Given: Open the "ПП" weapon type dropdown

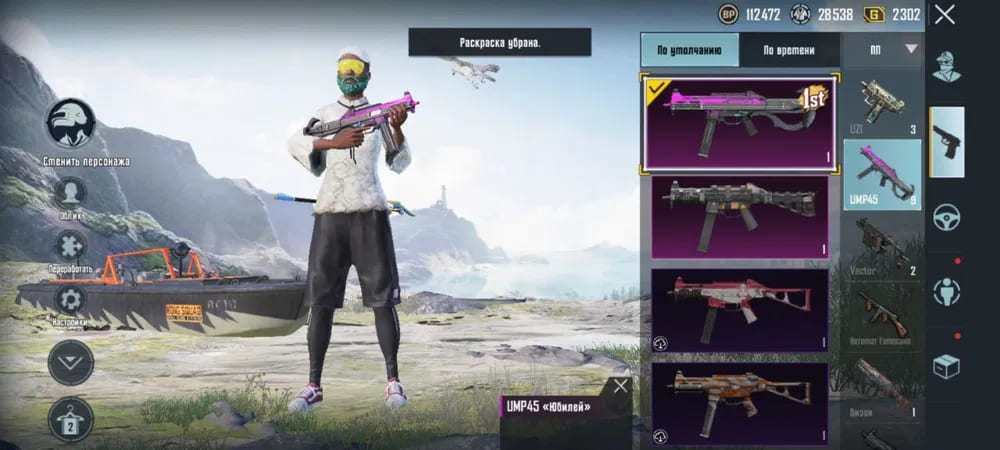Looking at the screenshot, I should [x=883, y=49].
